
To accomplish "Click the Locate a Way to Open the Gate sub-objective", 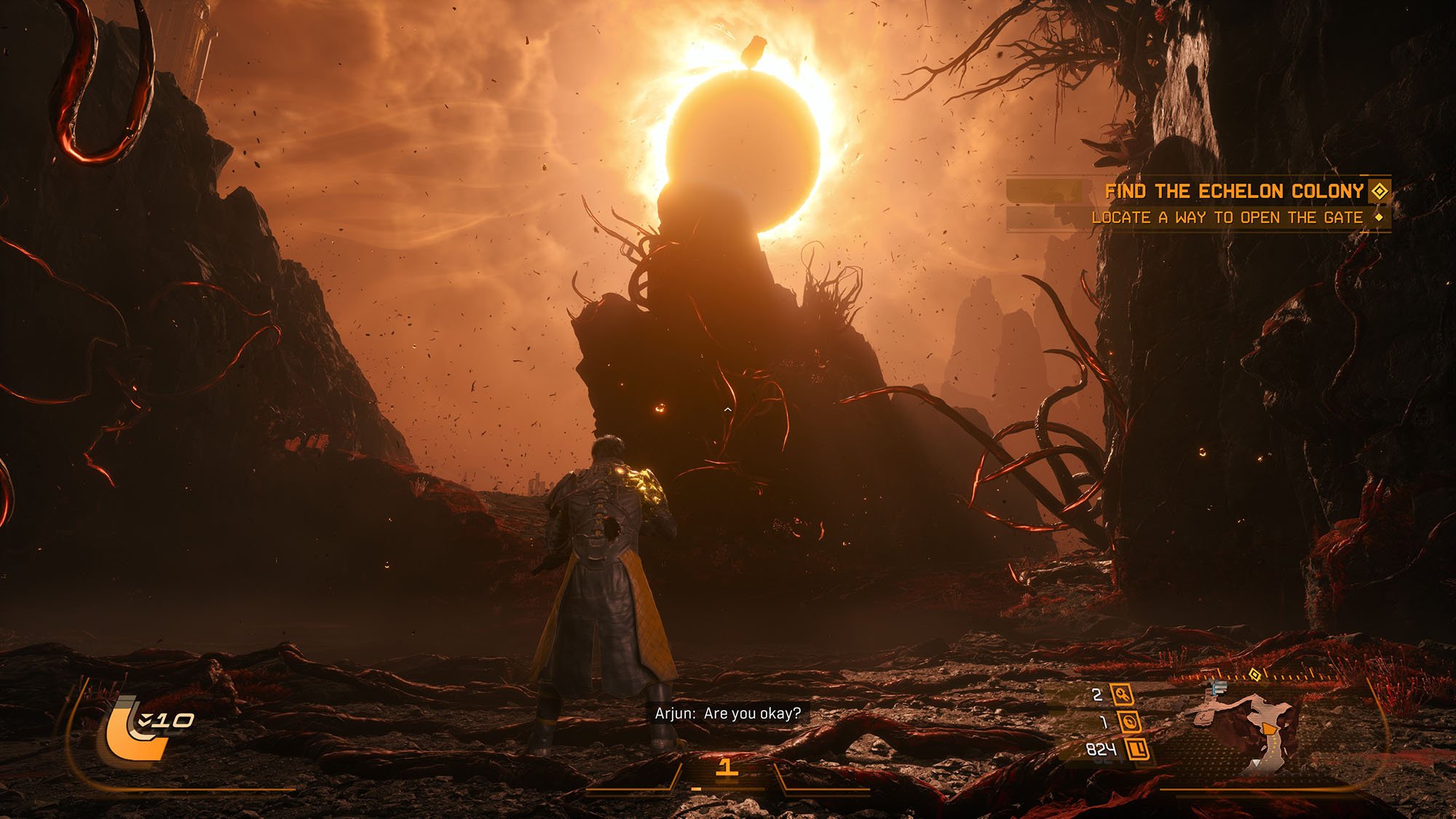I will (1227, 218).
